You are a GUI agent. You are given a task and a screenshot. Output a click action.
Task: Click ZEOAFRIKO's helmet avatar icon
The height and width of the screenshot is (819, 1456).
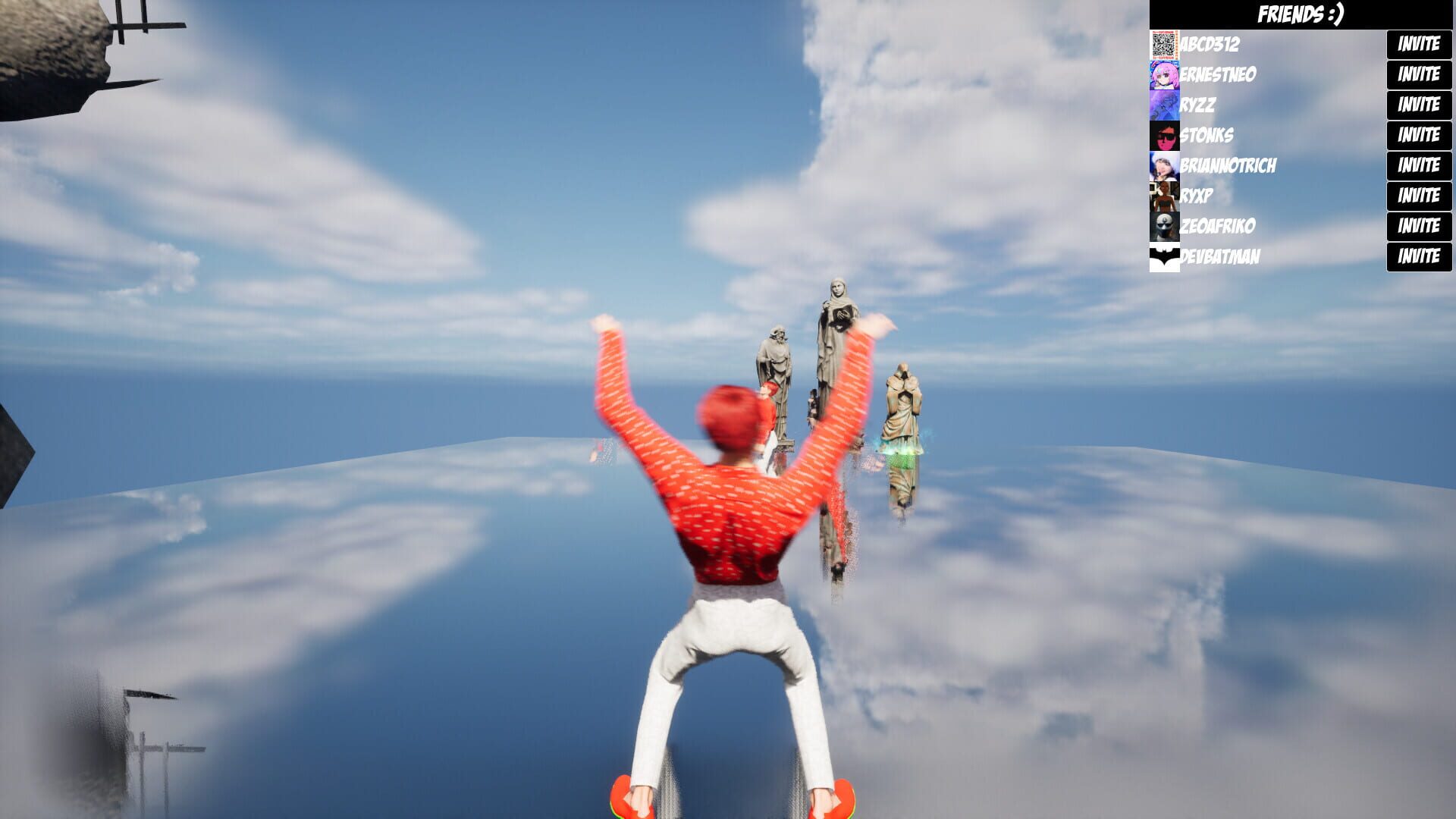pos(1164,226)
